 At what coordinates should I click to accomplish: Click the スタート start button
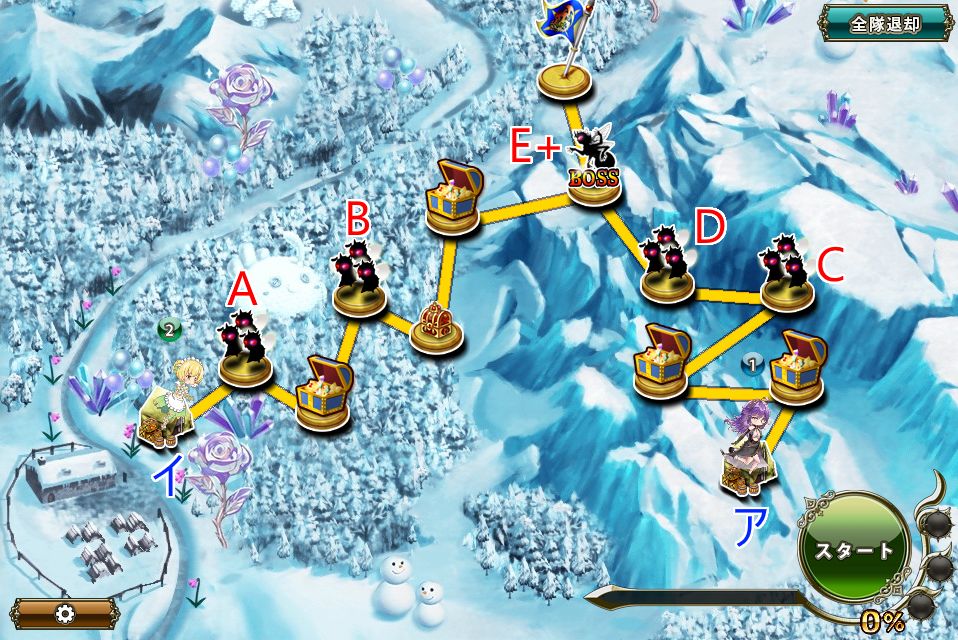coord(852,550)
